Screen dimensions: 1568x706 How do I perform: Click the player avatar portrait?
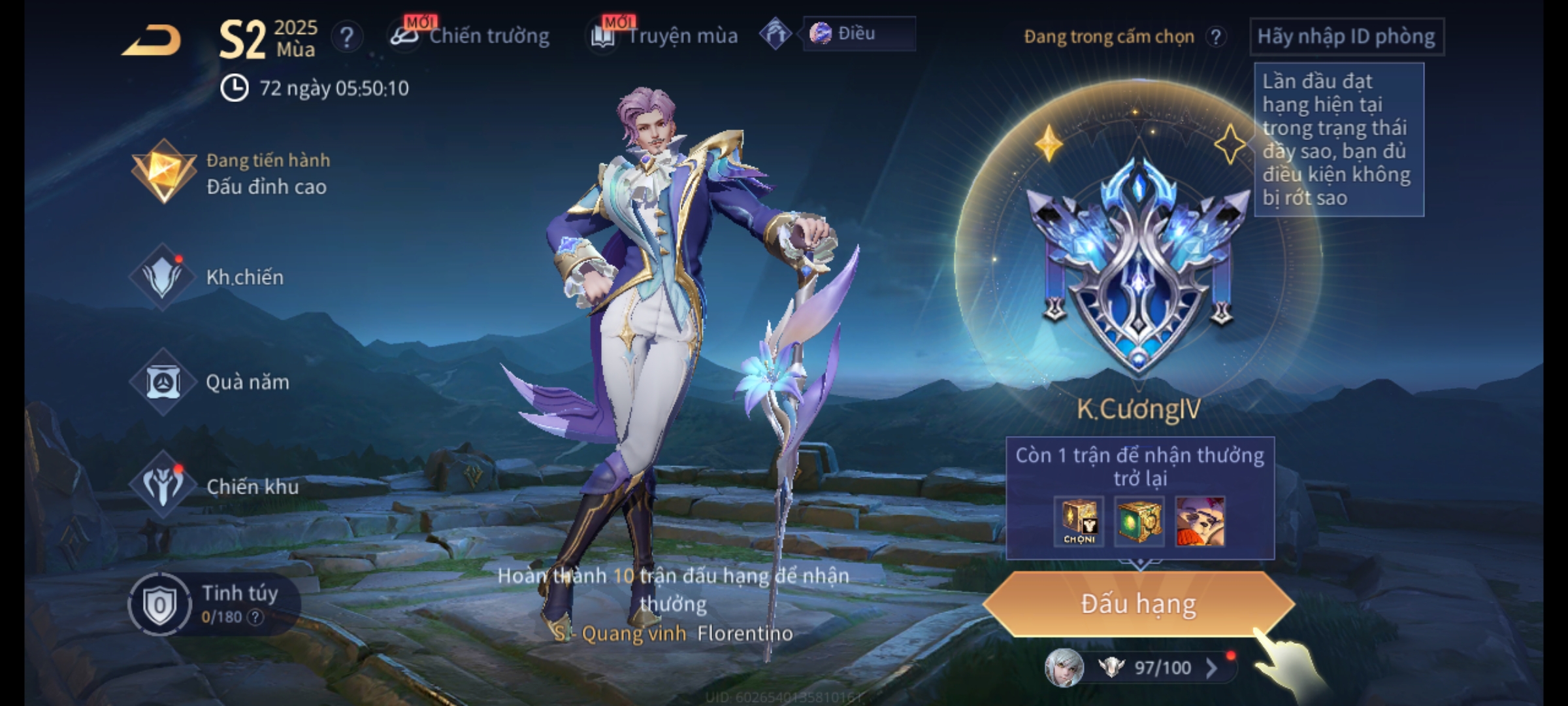tap(1064, 668)
